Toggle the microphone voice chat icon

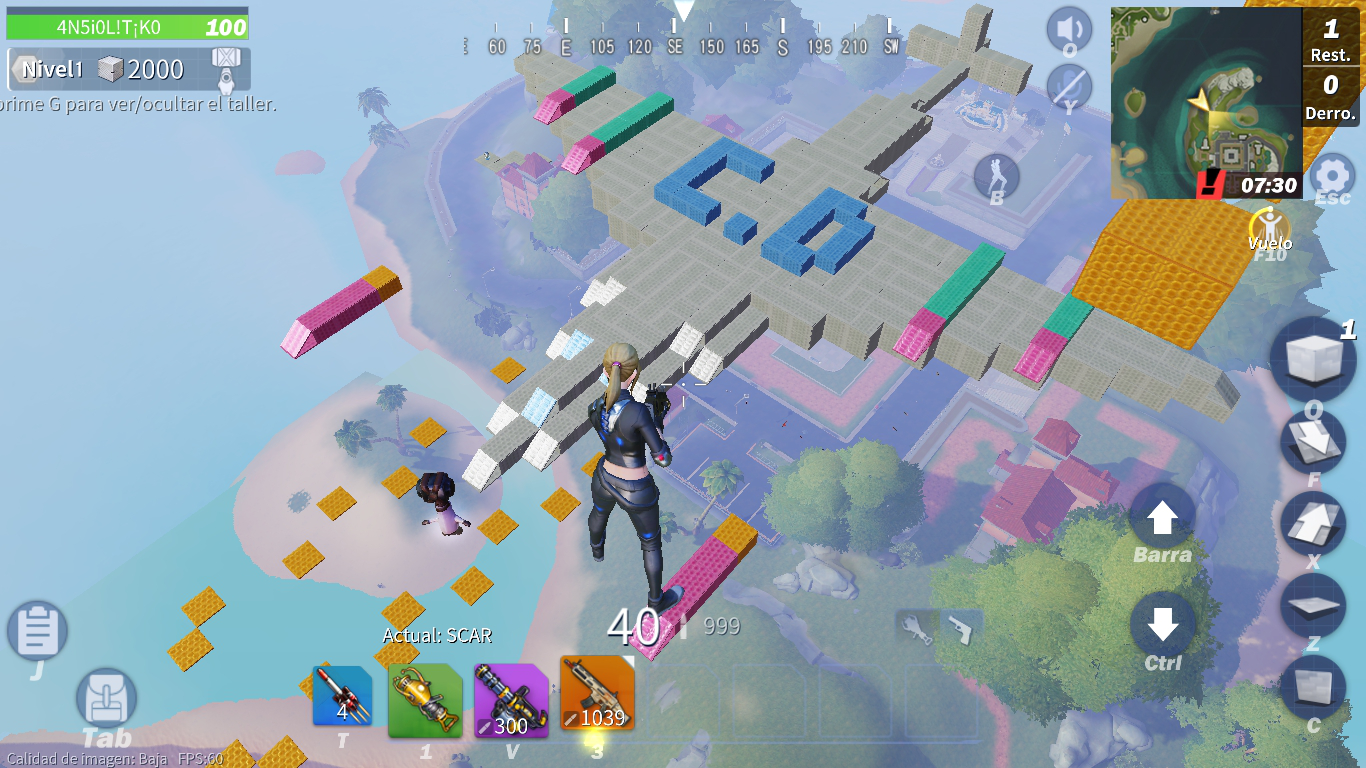1068,84
